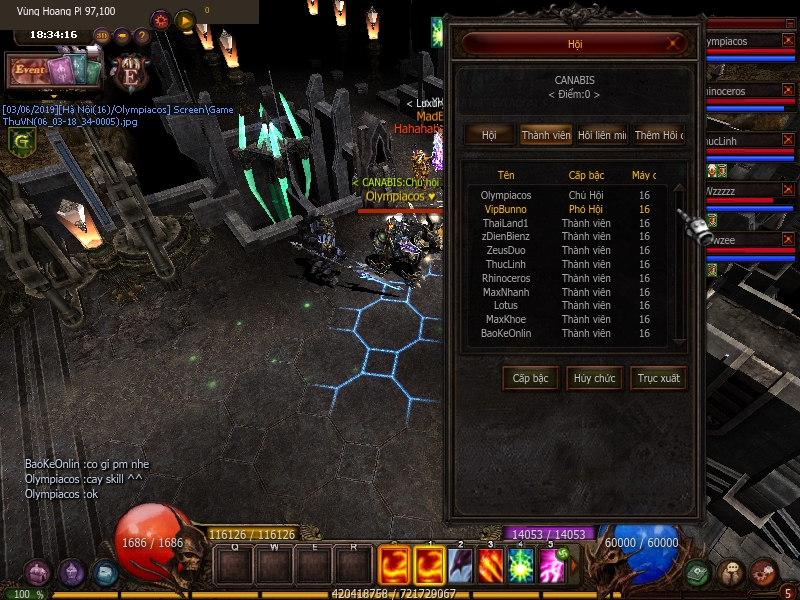Toggle the 3D camera button
Viewport: 800px width, 600px height.
[101, 36]
